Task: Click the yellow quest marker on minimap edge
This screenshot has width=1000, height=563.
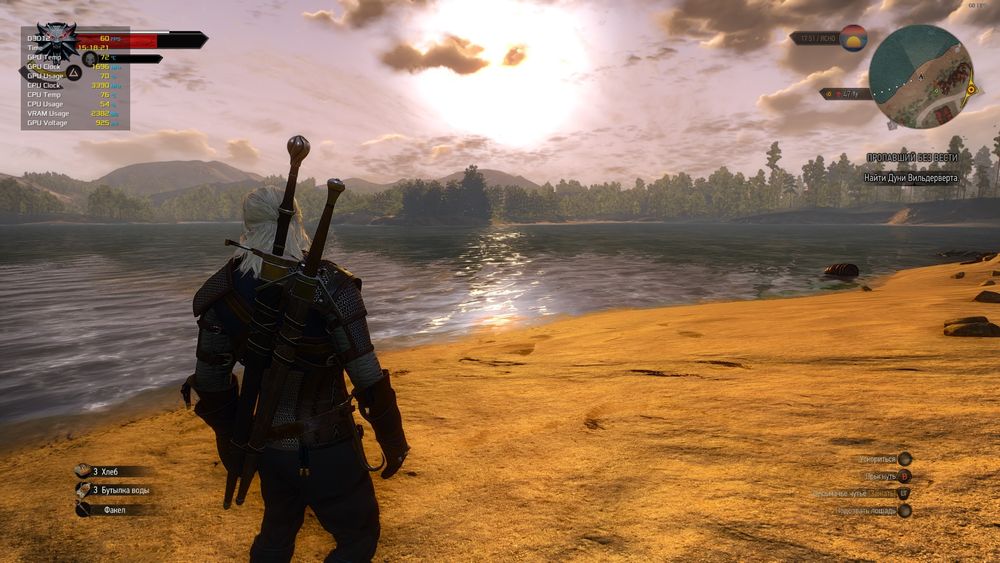Action: (970, 89)
